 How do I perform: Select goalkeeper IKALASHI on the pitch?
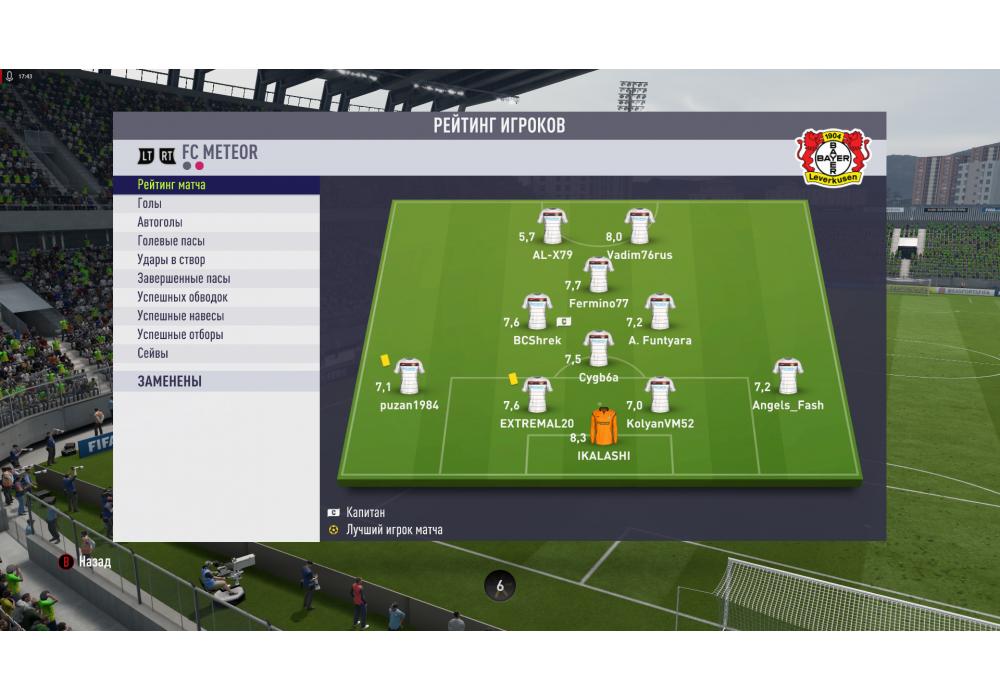click(604, 428)
